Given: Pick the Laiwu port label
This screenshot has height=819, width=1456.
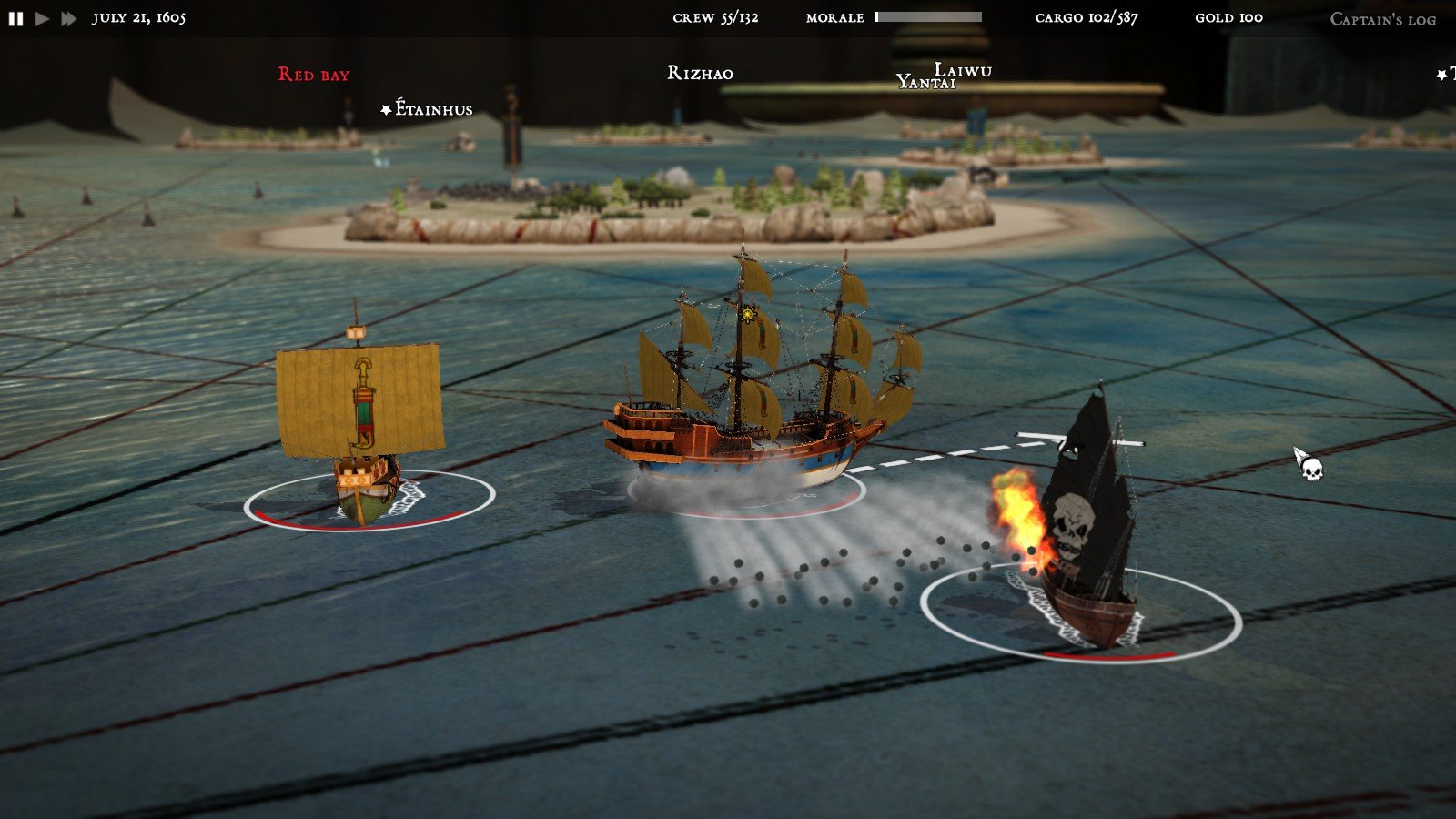Looking at the screenshot, I should (x=965, y=69).
